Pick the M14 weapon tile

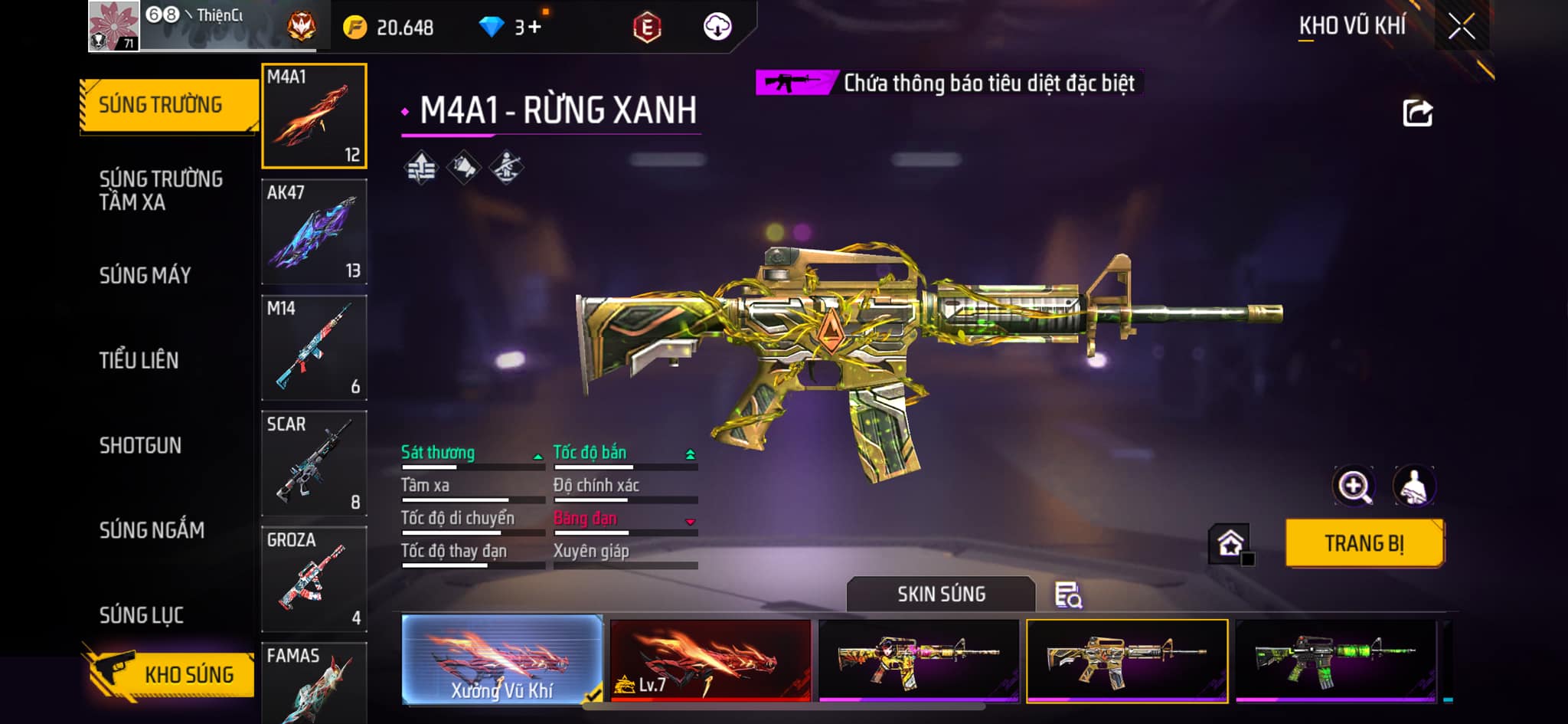pyautogui.click(x=314, y=348)
